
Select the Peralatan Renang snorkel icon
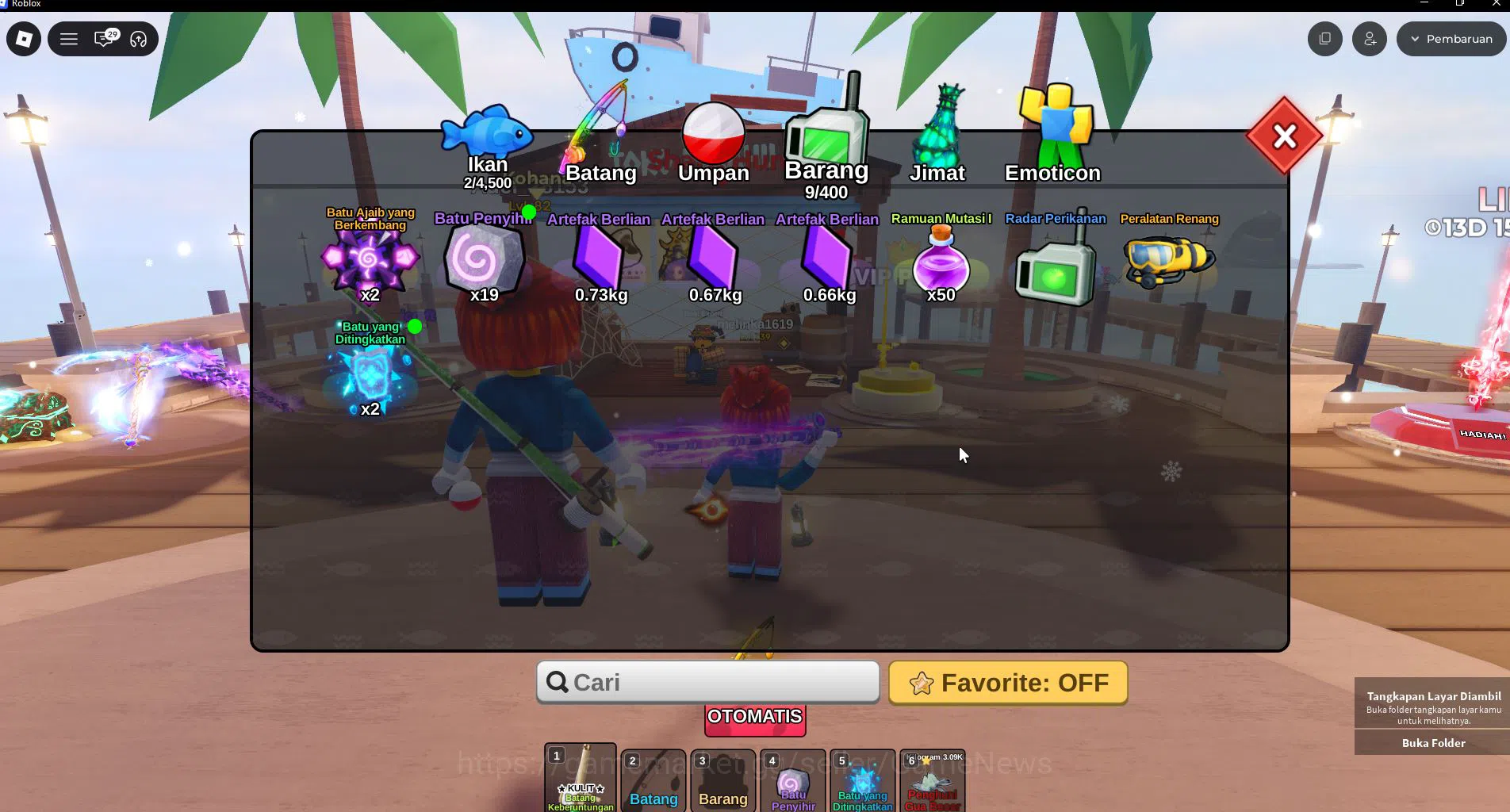[x=1169, y=262]
